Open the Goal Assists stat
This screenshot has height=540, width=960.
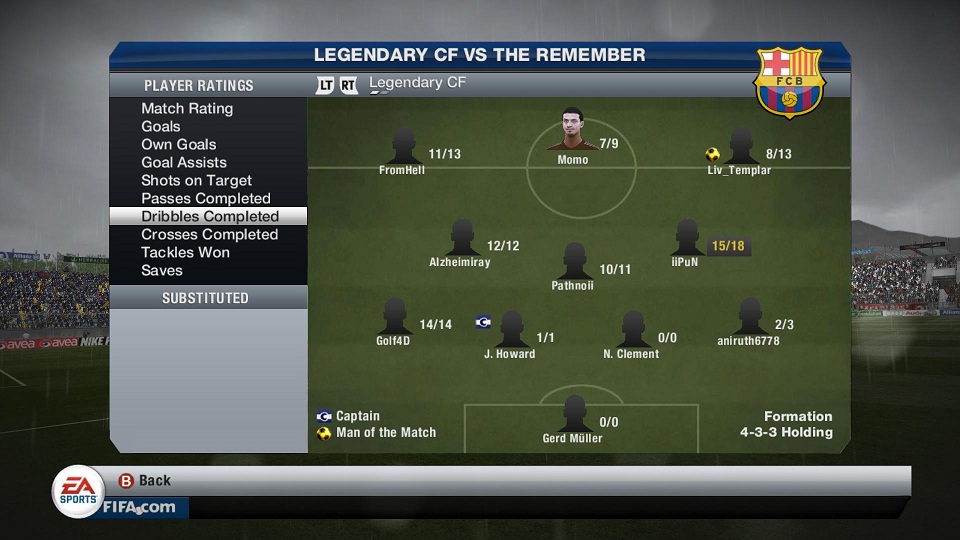click(x=184, y=162)
